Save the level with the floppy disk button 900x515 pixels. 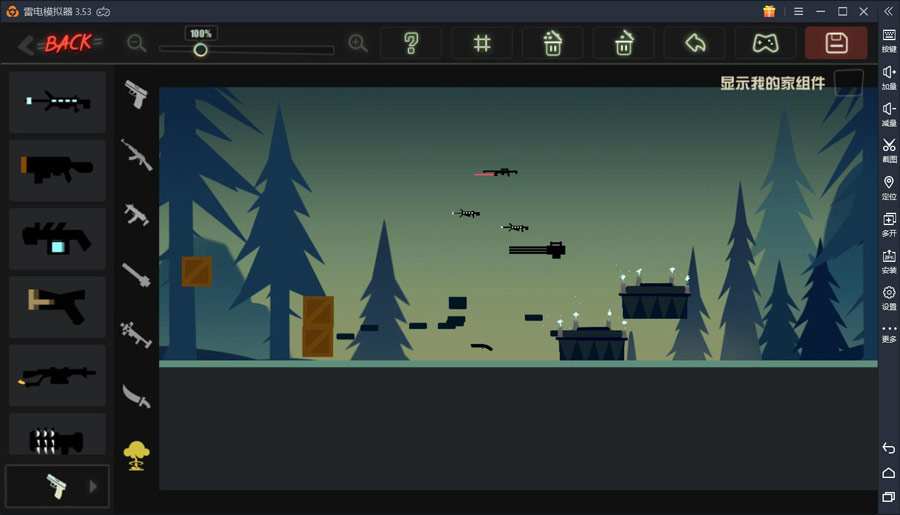coord(836,43)
